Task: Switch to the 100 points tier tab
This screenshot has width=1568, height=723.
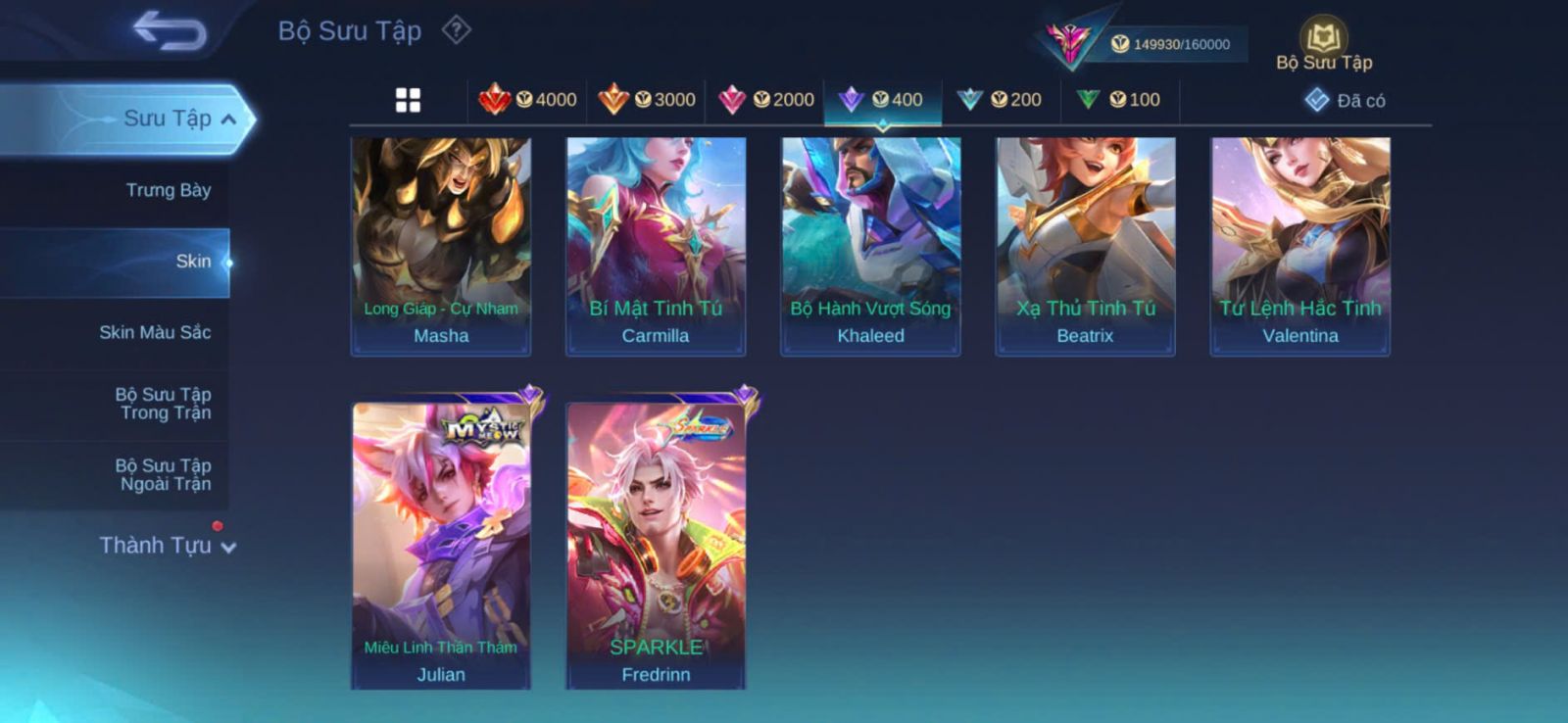Action: pyautogui.click(x=1119, y=100)
